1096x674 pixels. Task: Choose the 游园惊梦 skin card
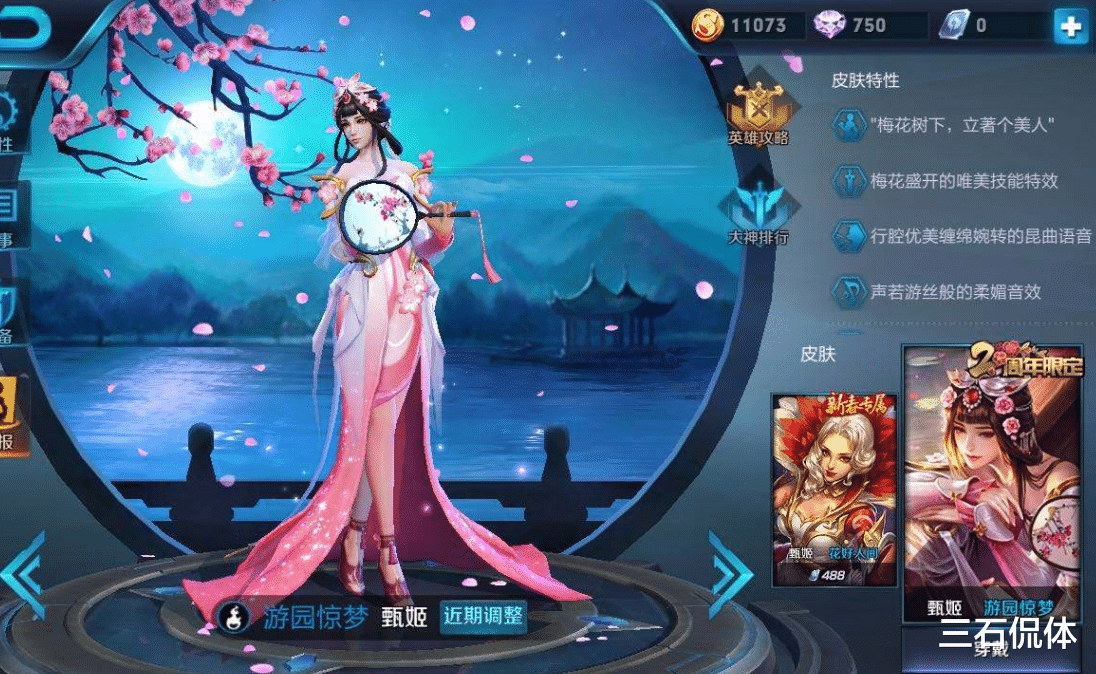pyautogui.click(x=993, y=486)
